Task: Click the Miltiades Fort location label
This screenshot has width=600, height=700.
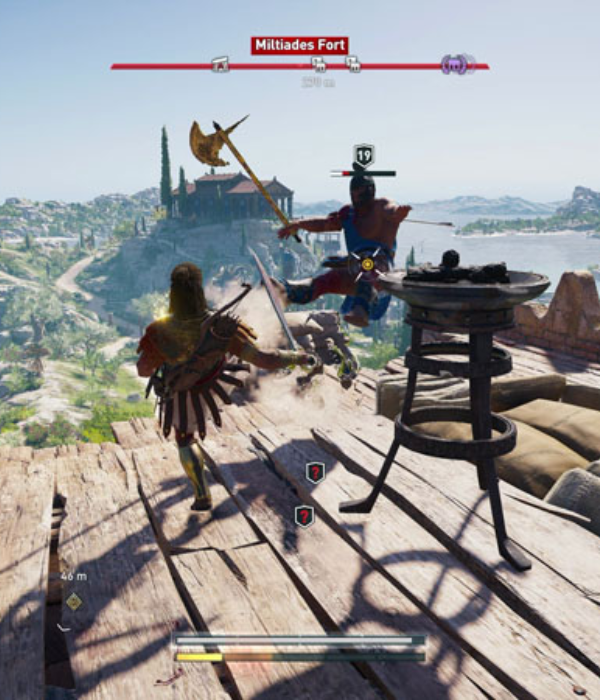Action: click(x=300, y=45)
